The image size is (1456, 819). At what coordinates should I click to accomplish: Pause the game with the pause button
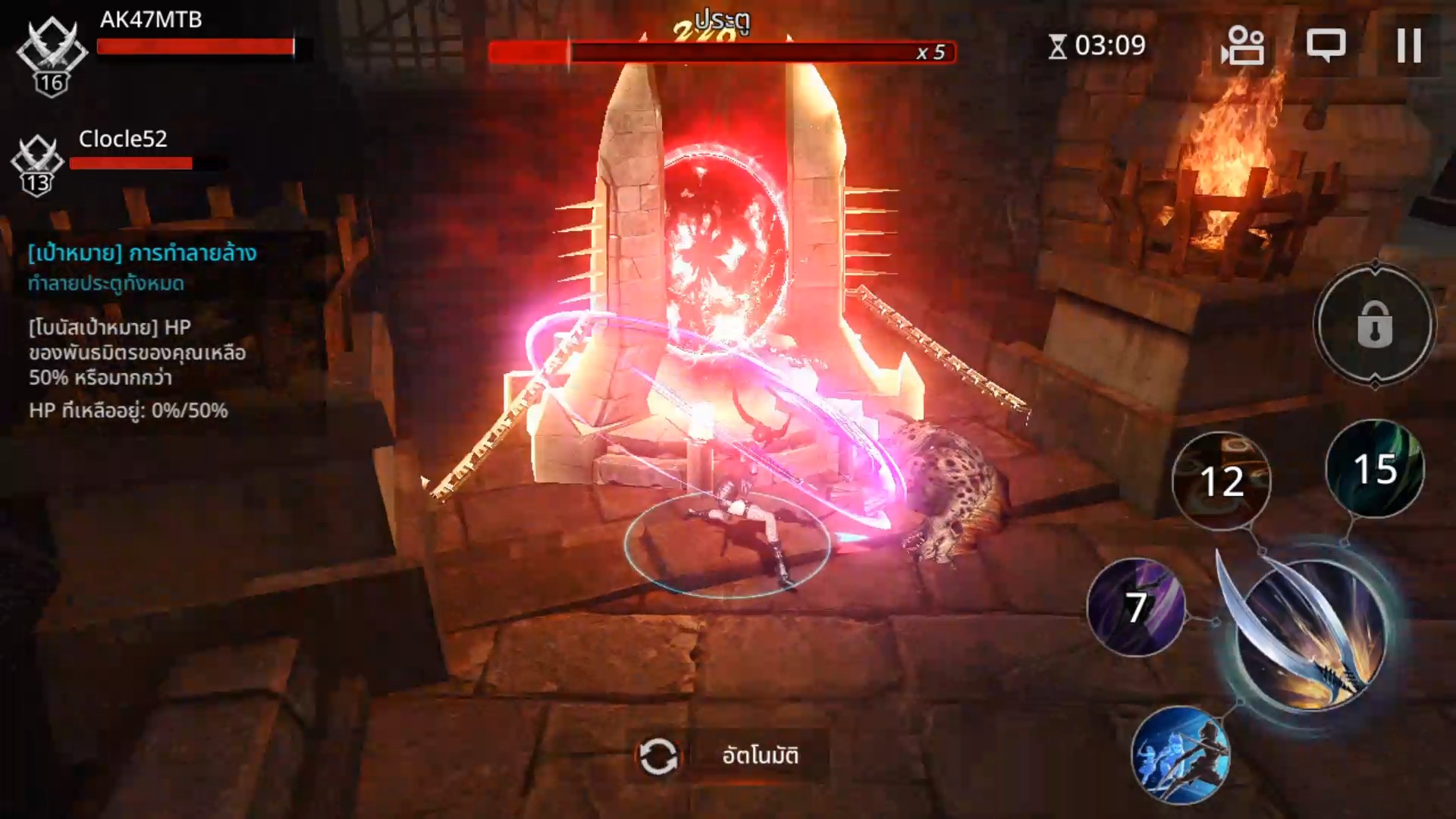click(1408, 45)
